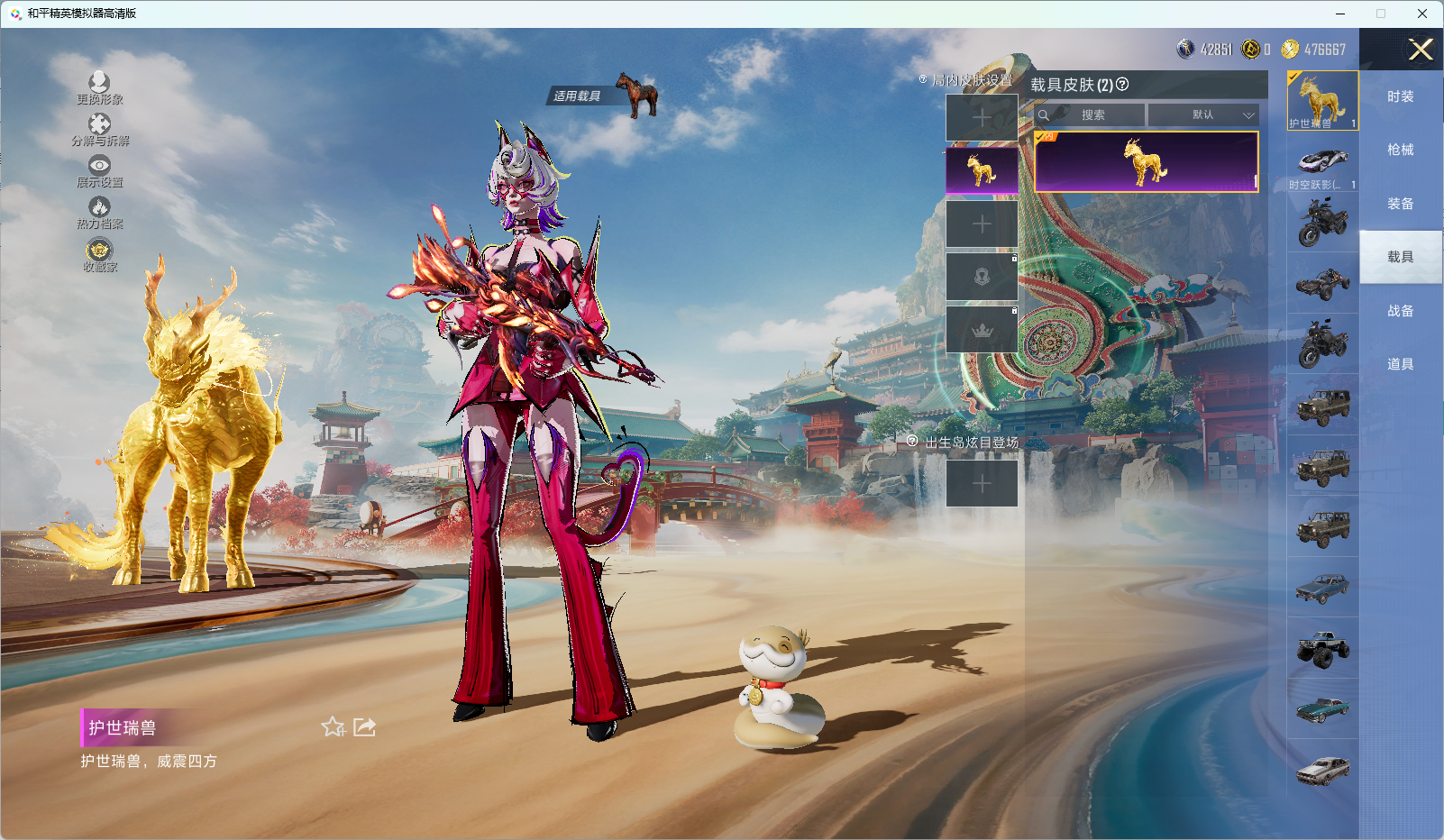Screen dimensions: 1444x840
Task: Favorite the skin with the star icon
Action: coord(333,726)
